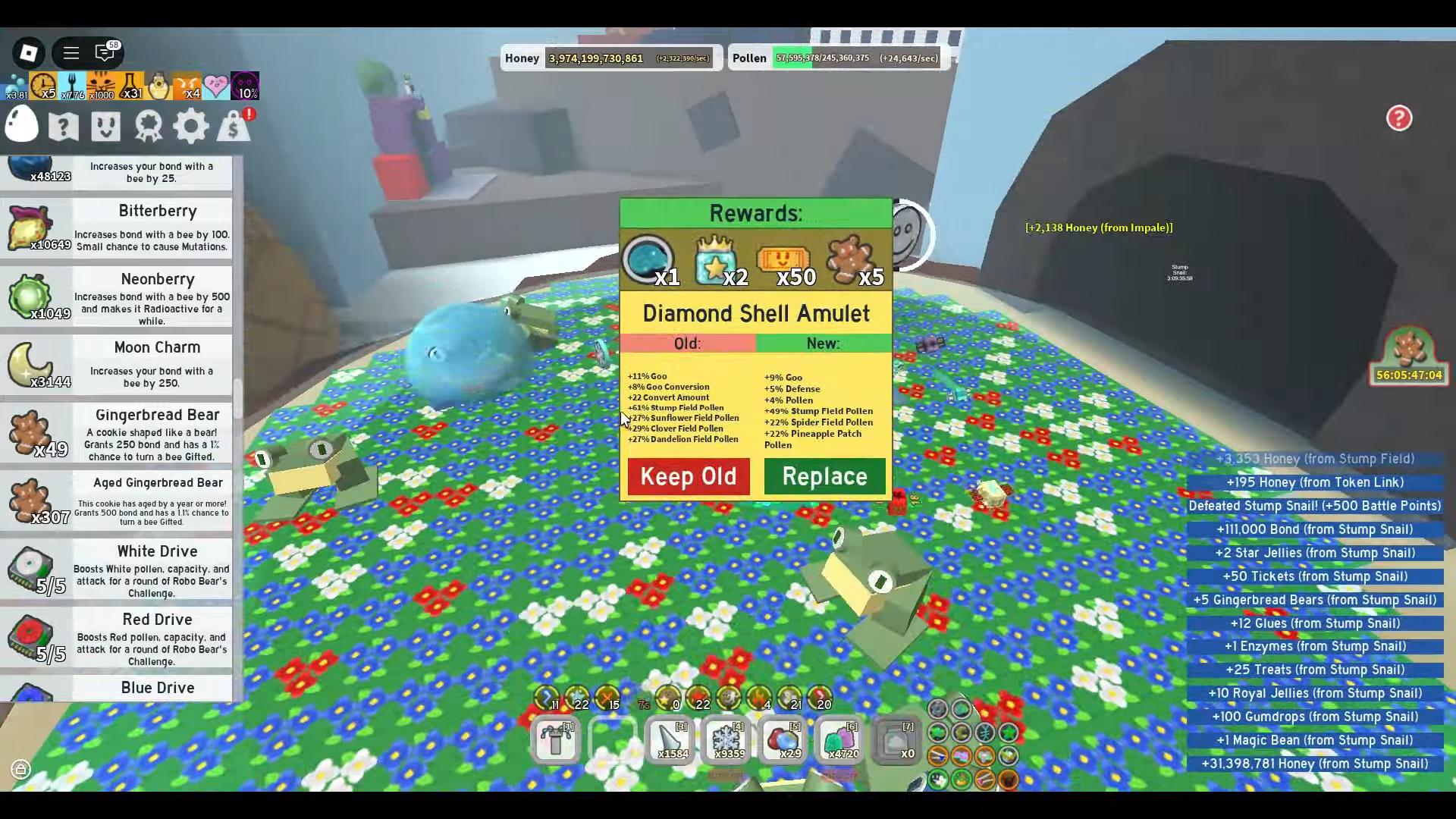Open the red help question mark
Image resolution: width=1456 pixels, height=819 pixels.
[x=1399, y=119]
